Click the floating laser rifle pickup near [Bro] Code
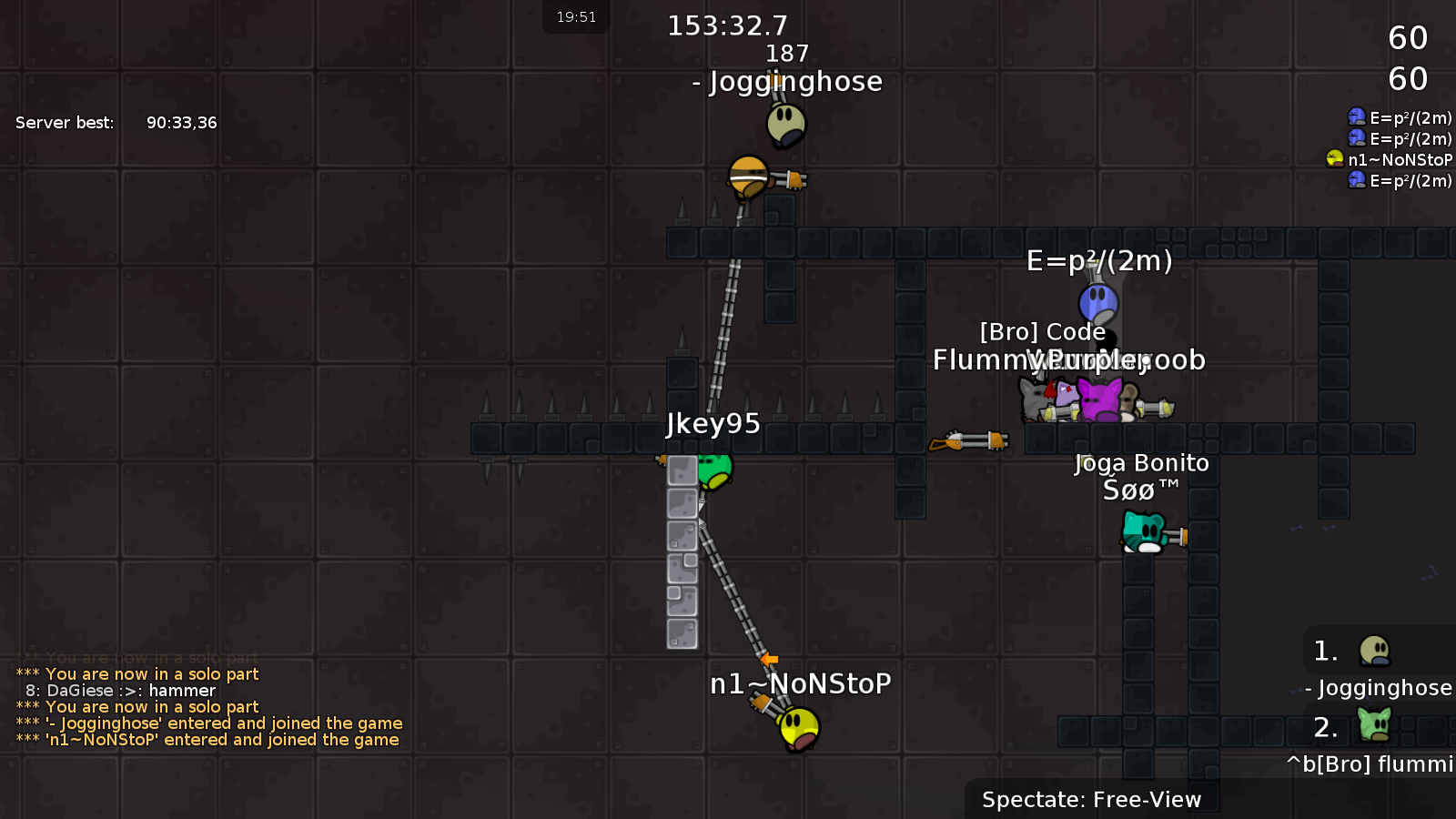Screen dimensions: 1456x819 [968, 440]
